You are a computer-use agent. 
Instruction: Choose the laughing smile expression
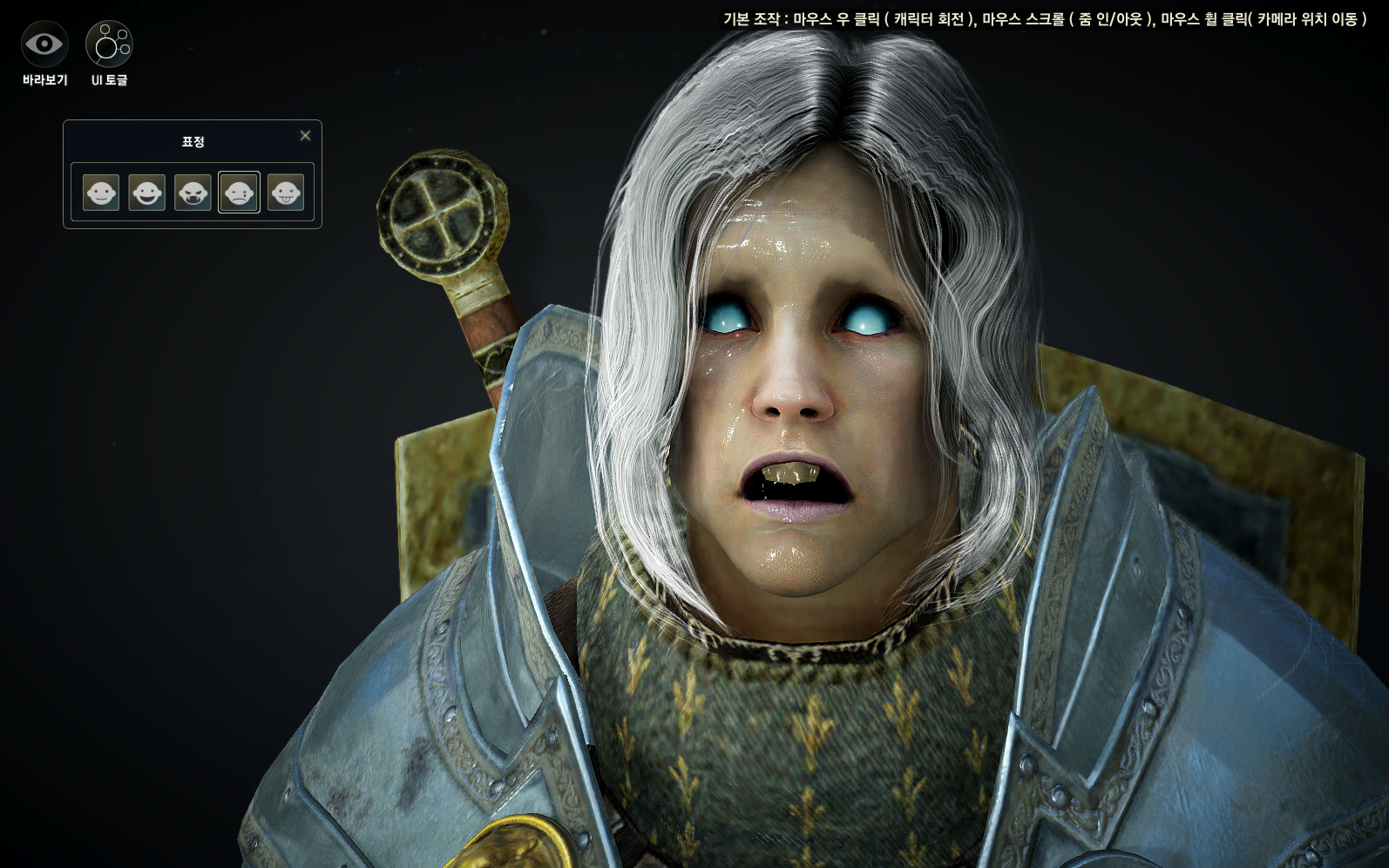(146, 192)
